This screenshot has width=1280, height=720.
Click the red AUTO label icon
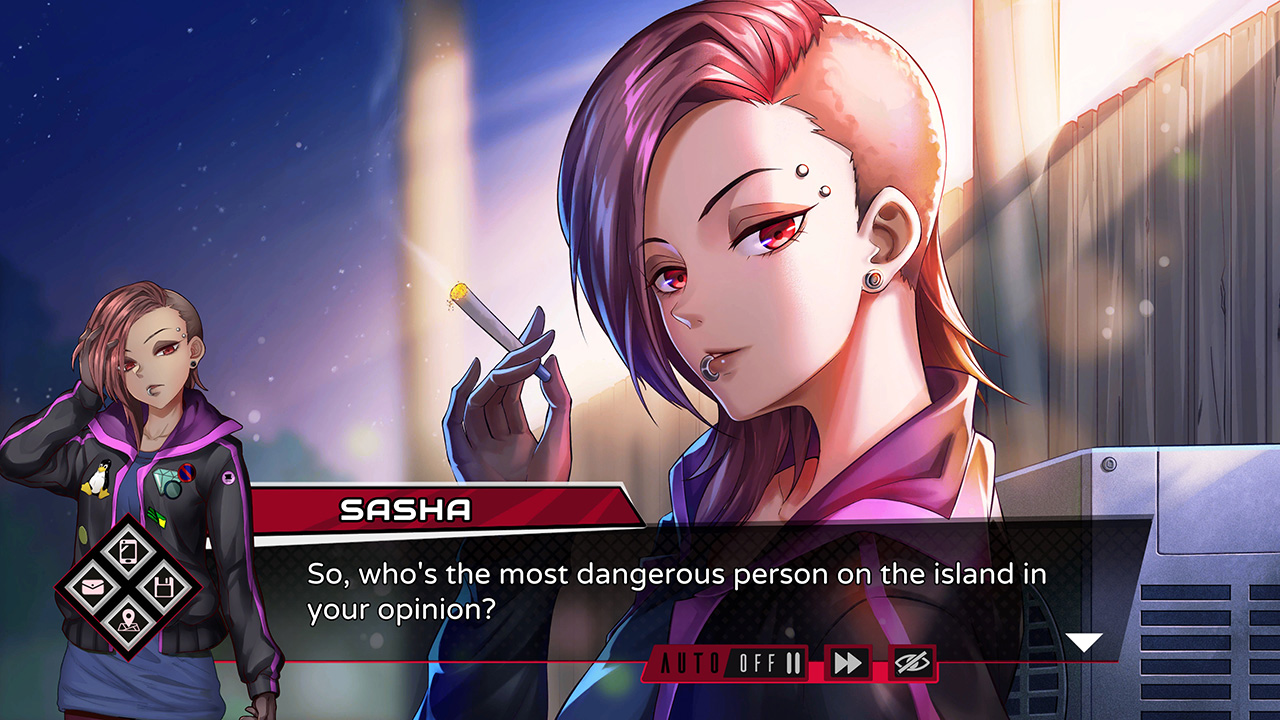[x=690, y=662]
